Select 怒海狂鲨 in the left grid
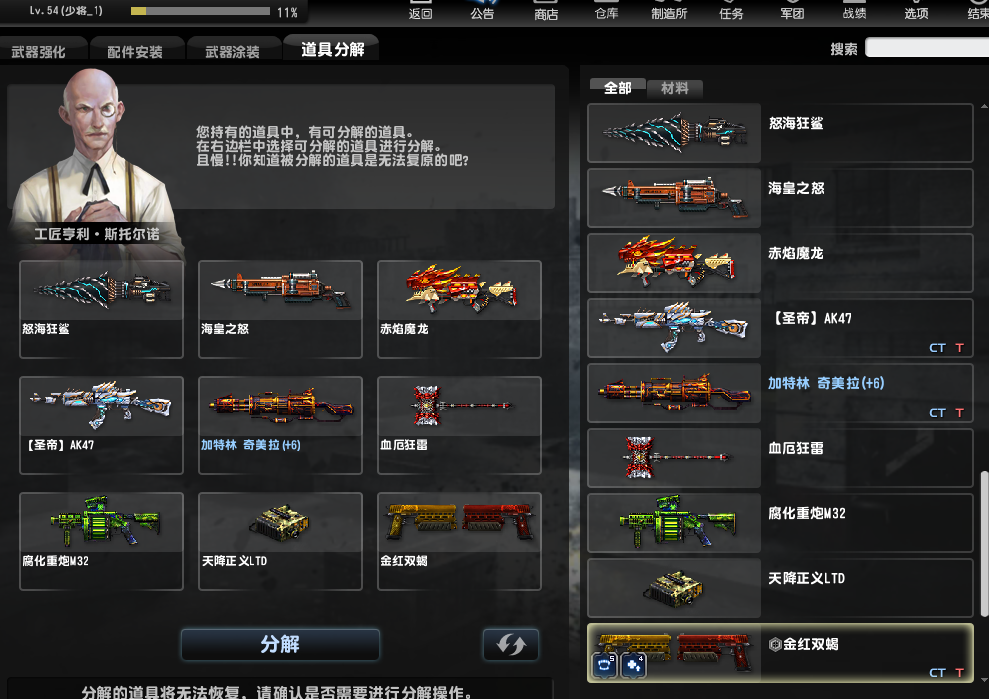 tap(101, 308)
